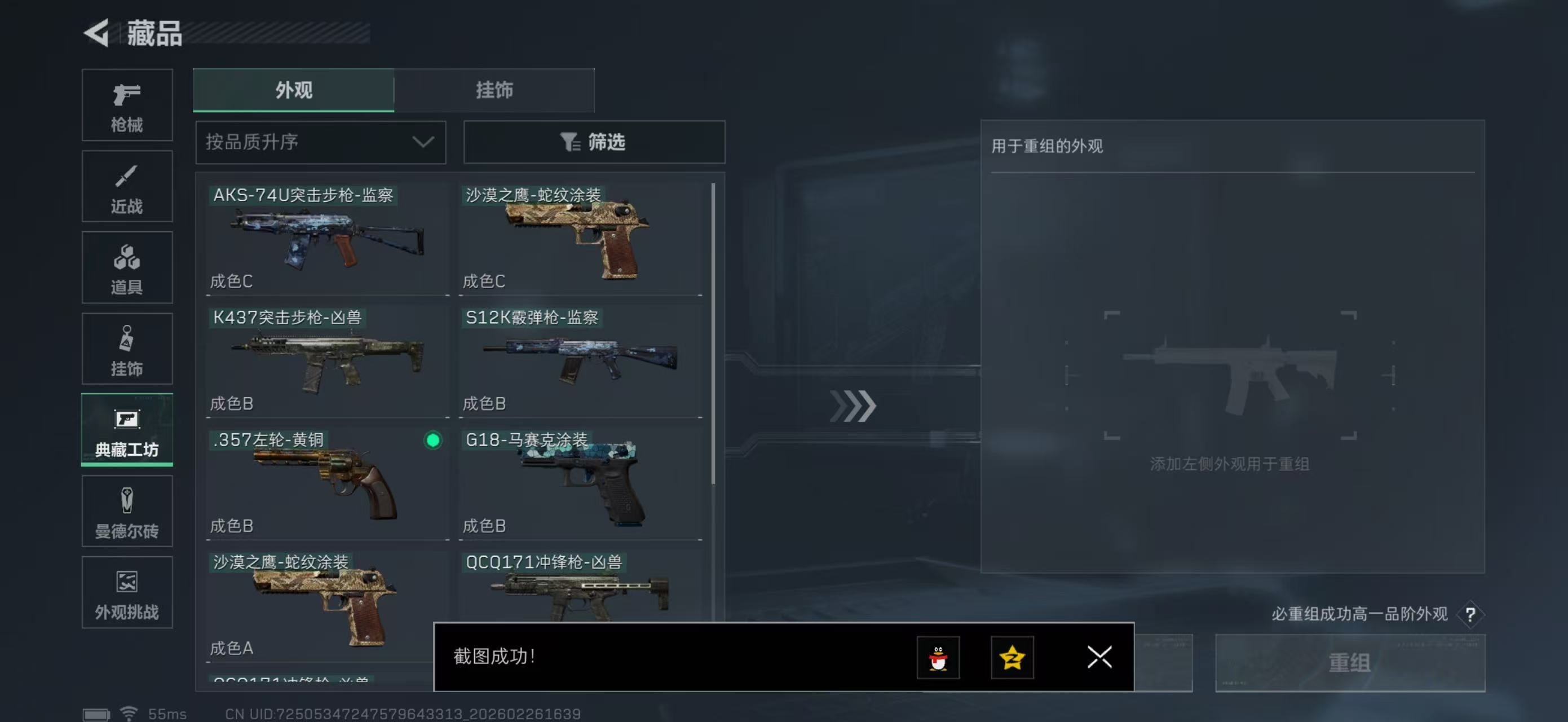The width and height of the screenshot is (1568, 722).
Task: Open the 道具 items category
Action: 127,268
